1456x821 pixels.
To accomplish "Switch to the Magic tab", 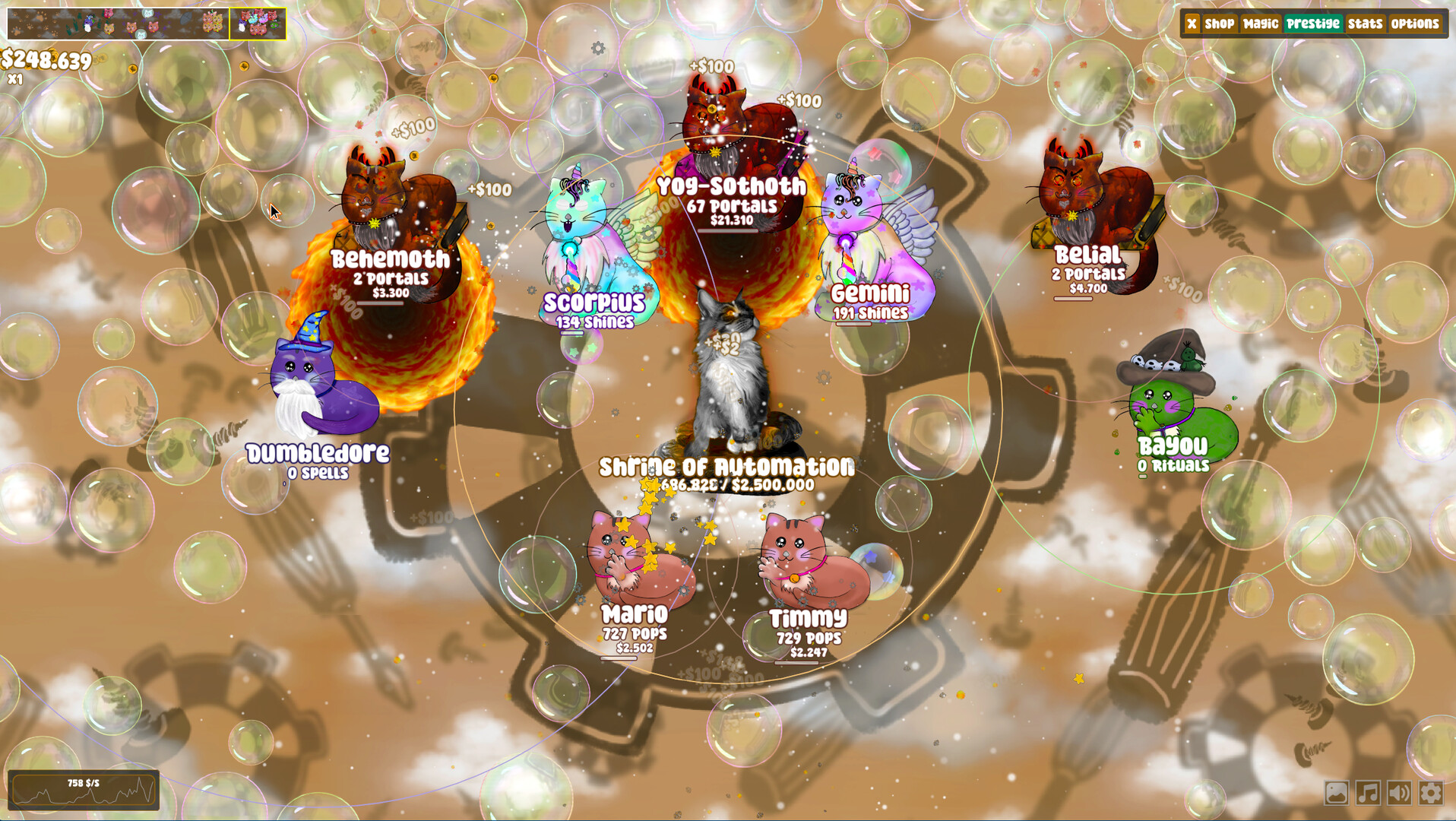I will (1261, 24).
